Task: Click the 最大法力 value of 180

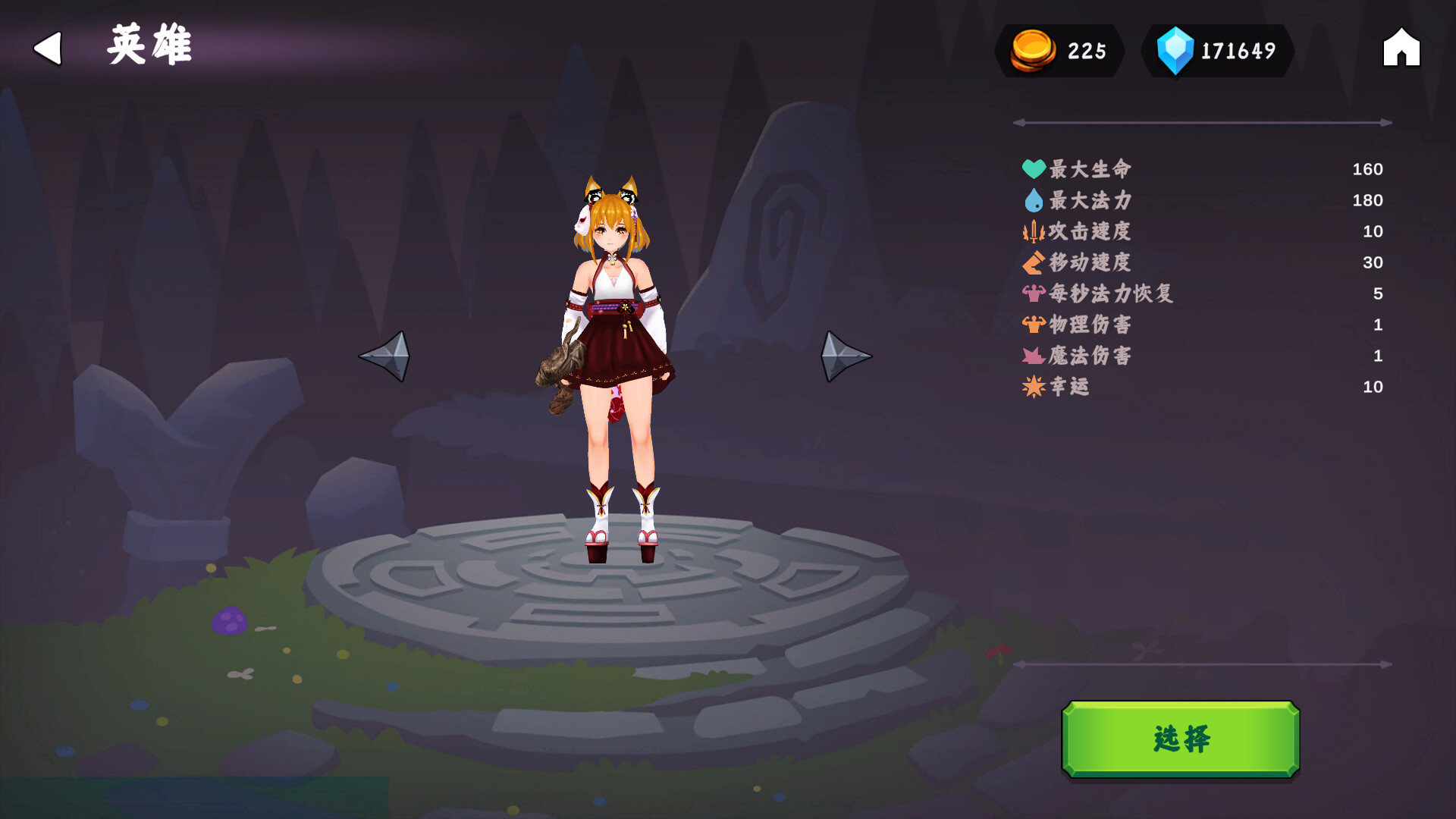Action: tap(1368, 200)
